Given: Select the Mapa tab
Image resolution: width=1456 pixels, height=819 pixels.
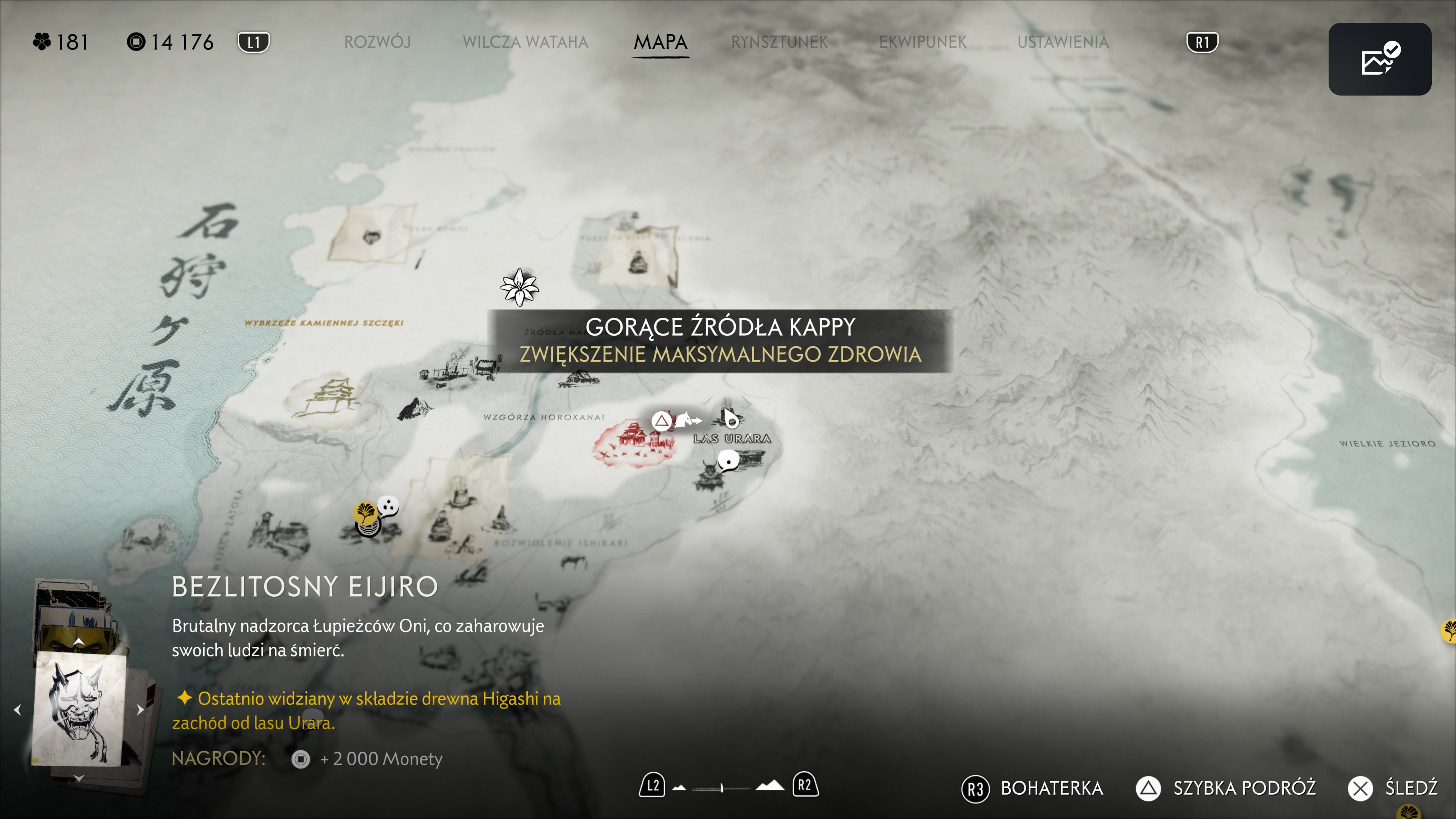Looking at the screenshot, I should [660, 42].
